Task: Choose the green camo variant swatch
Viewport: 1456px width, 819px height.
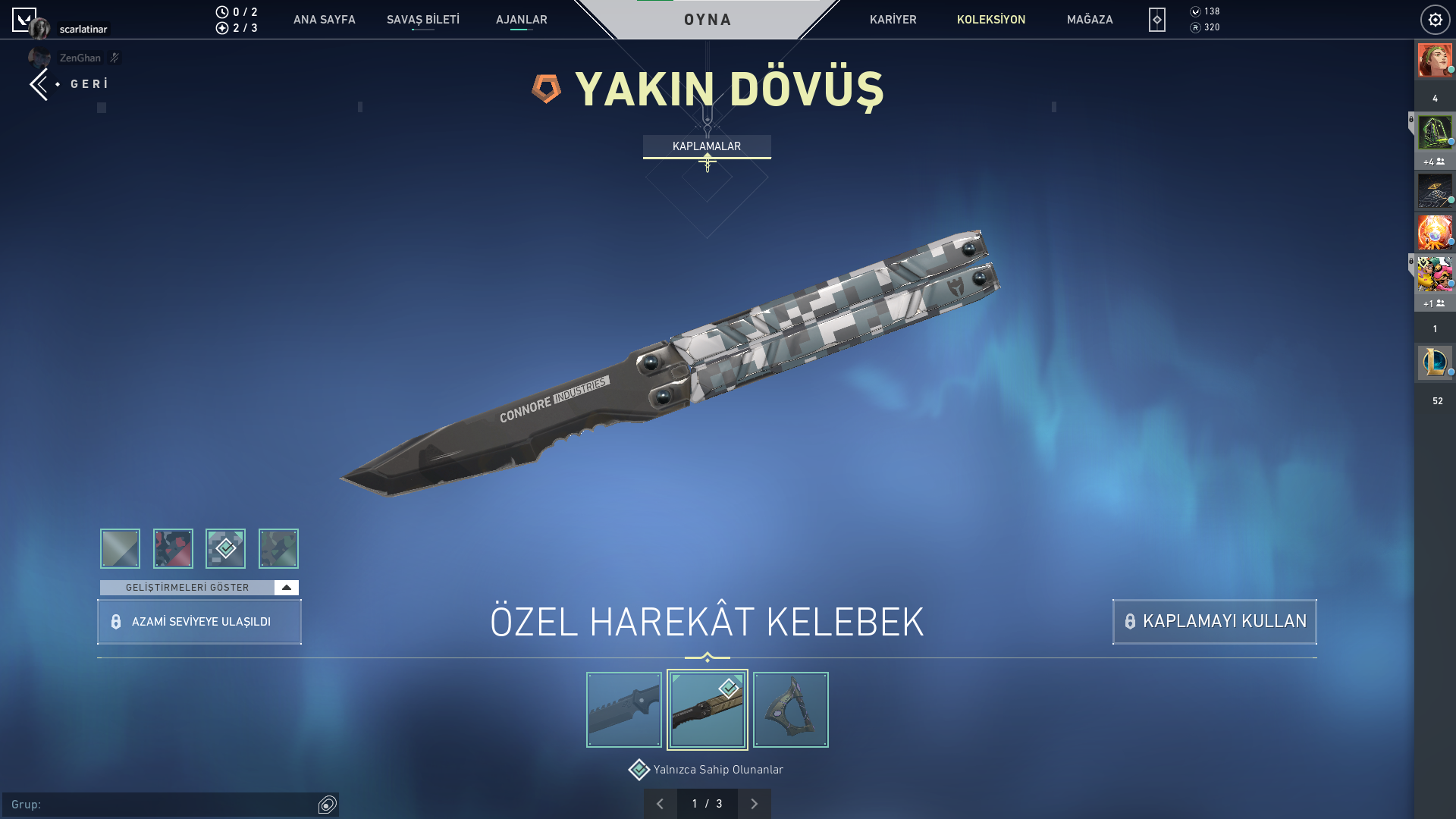Action: 278,548
